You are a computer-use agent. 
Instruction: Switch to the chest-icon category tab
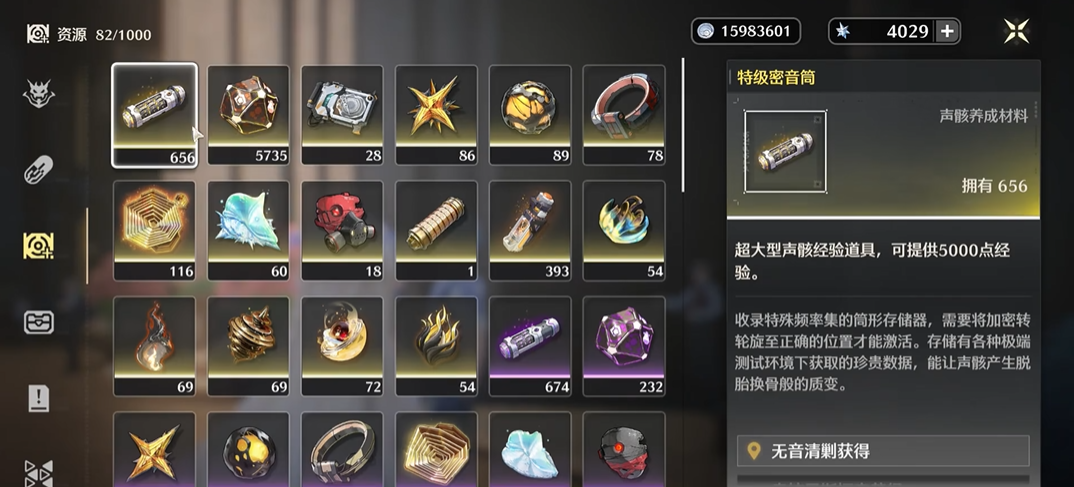coord(39,322)
